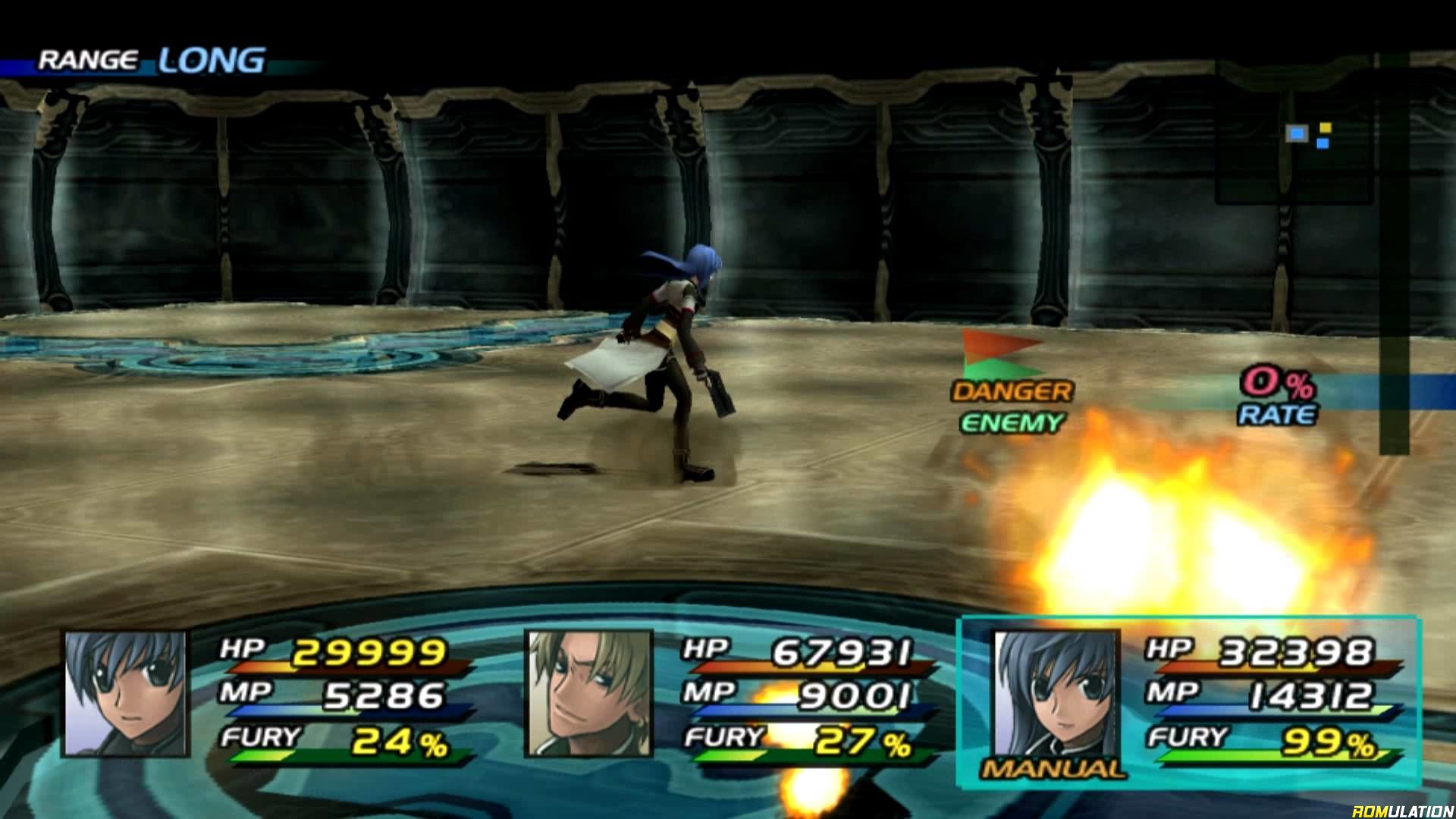This screenshot has width=1456, height=819.
Task: Select the blond-haired character portrait
Action: pos(588,693)
